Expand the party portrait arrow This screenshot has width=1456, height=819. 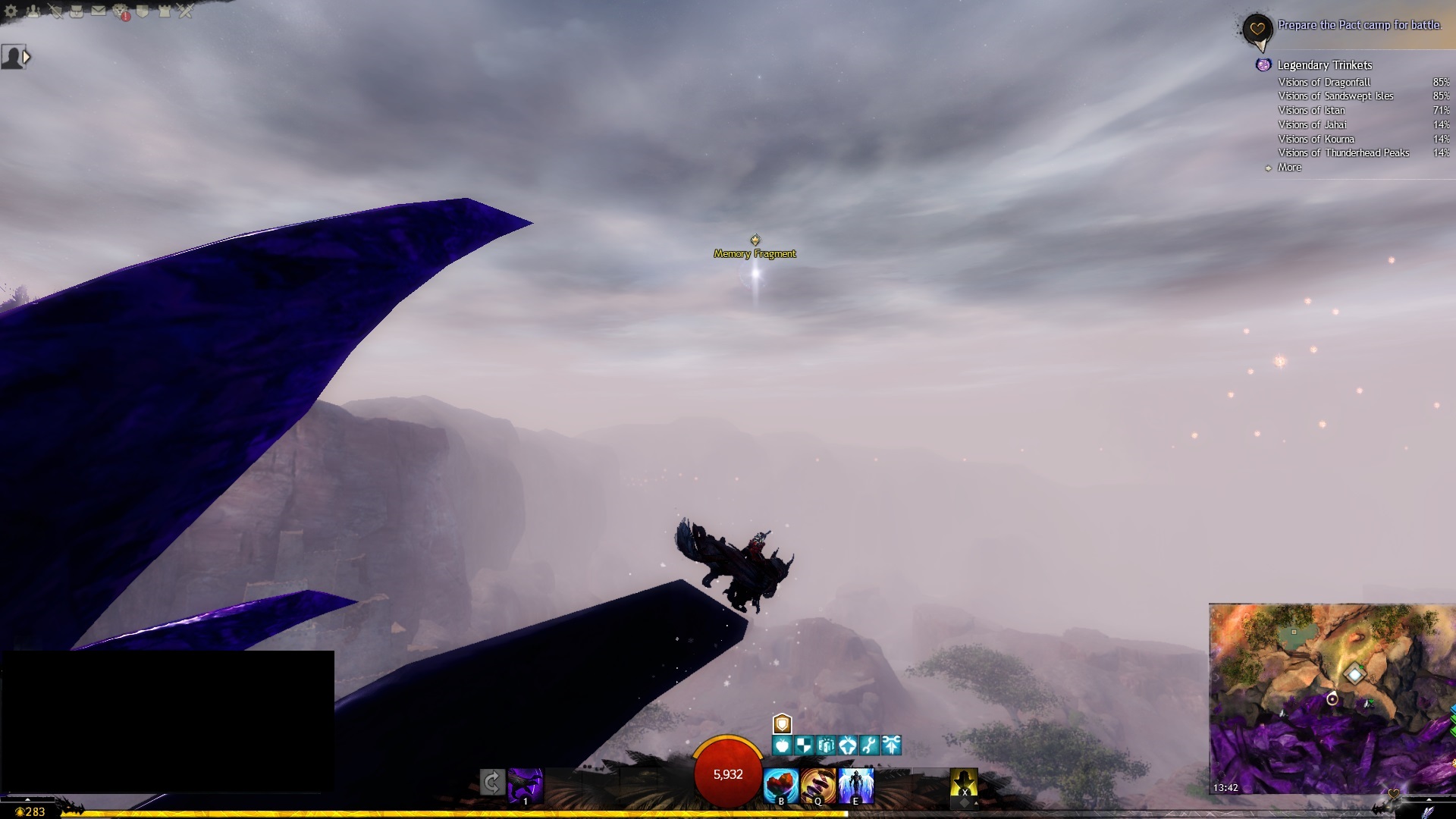click(27, 56)
